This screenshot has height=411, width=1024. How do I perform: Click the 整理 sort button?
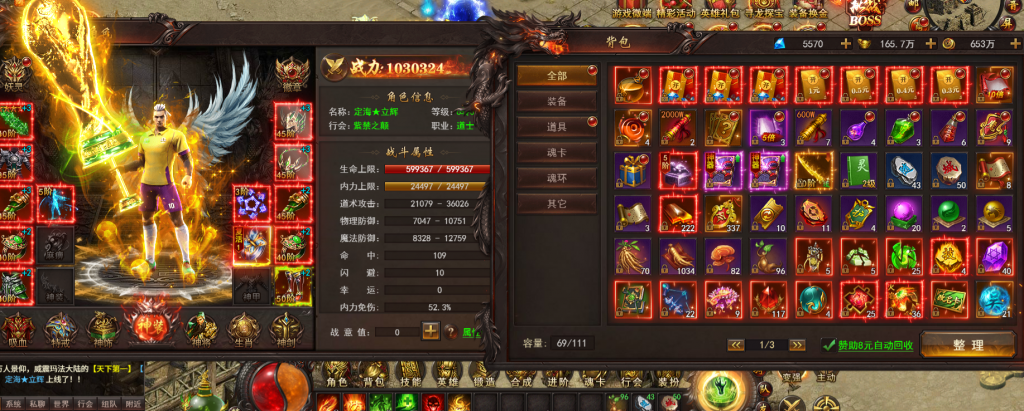point(968,345)
